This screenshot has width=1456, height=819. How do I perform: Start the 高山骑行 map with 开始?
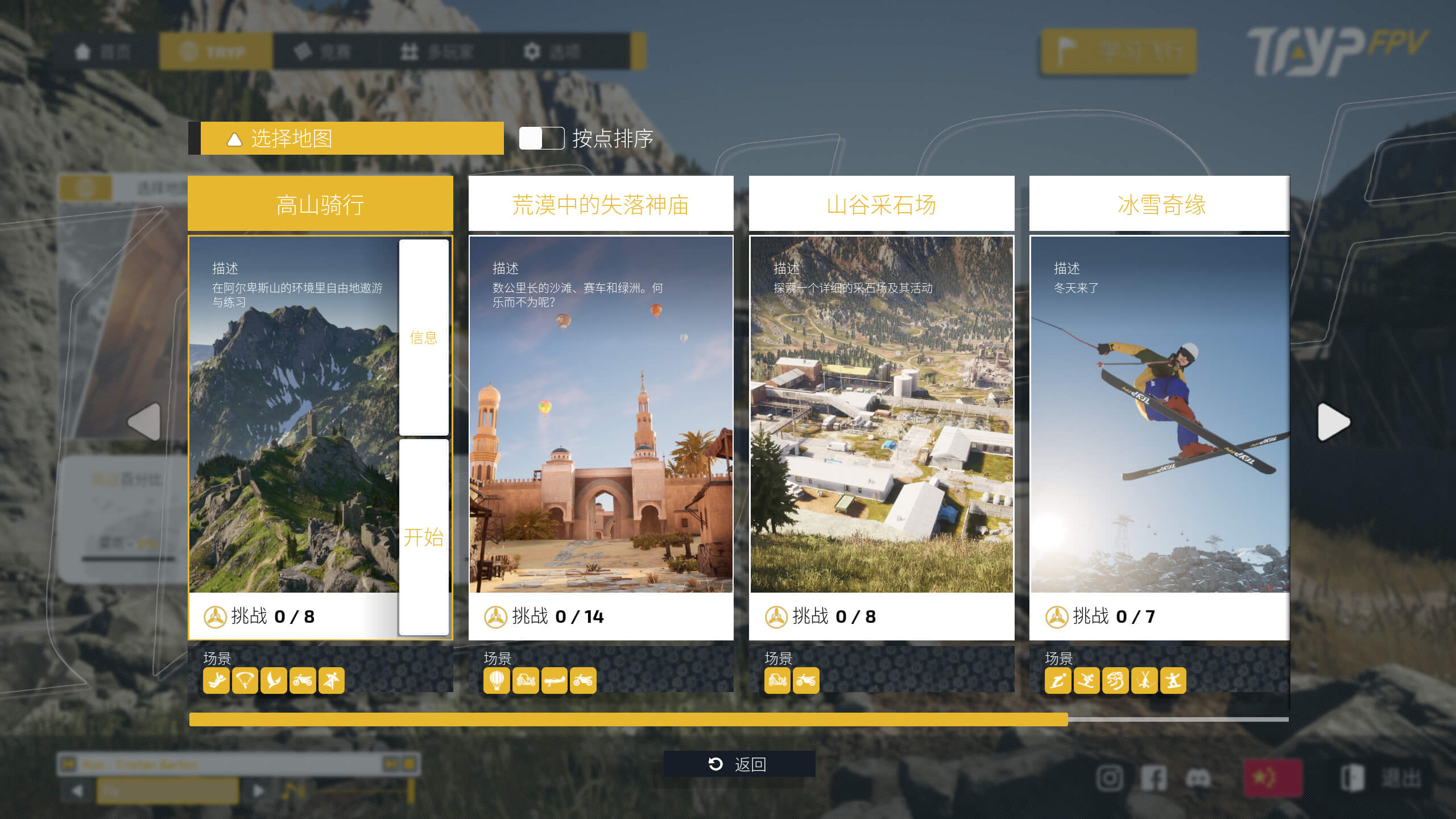(x=424, y=537)
